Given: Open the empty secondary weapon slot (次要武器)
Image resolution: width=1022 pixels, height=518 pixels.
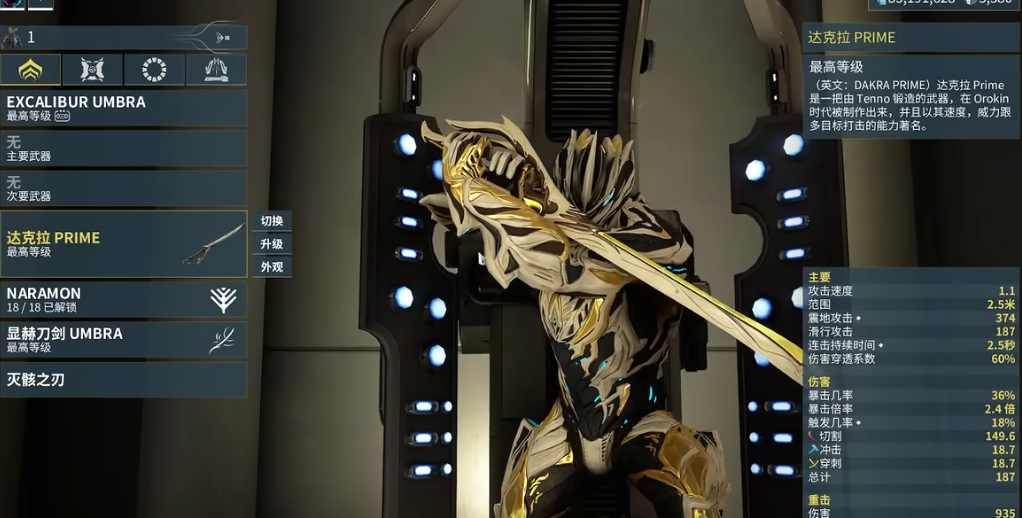Looking at the screenshot, I should pyautogui.click(x=123, y=189).
